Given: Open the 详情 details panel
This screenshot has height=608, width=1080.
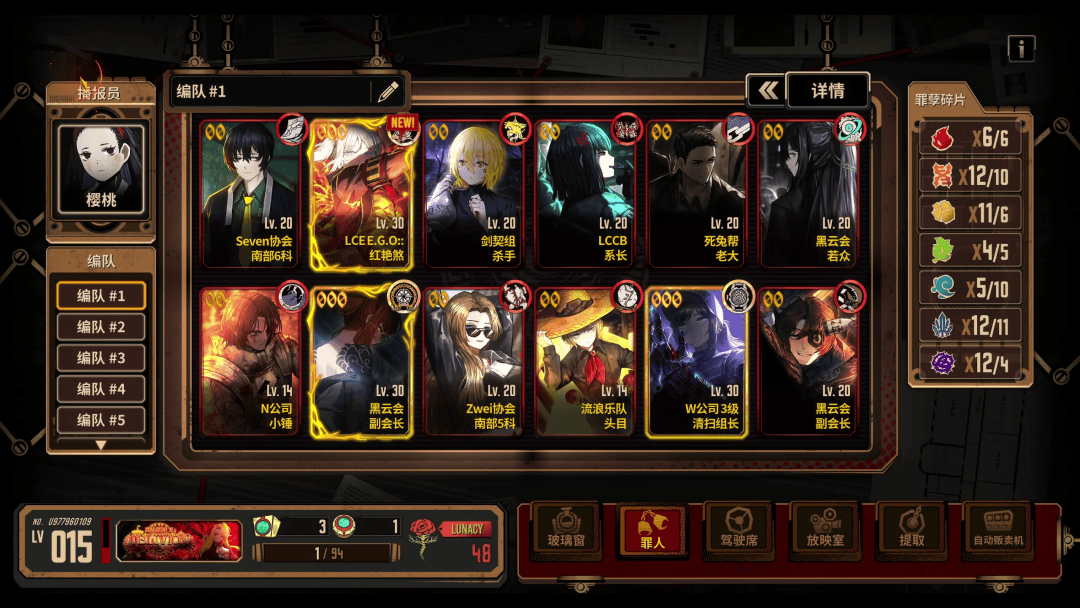Looking at the screenshot, I should (x=828, y=91).
